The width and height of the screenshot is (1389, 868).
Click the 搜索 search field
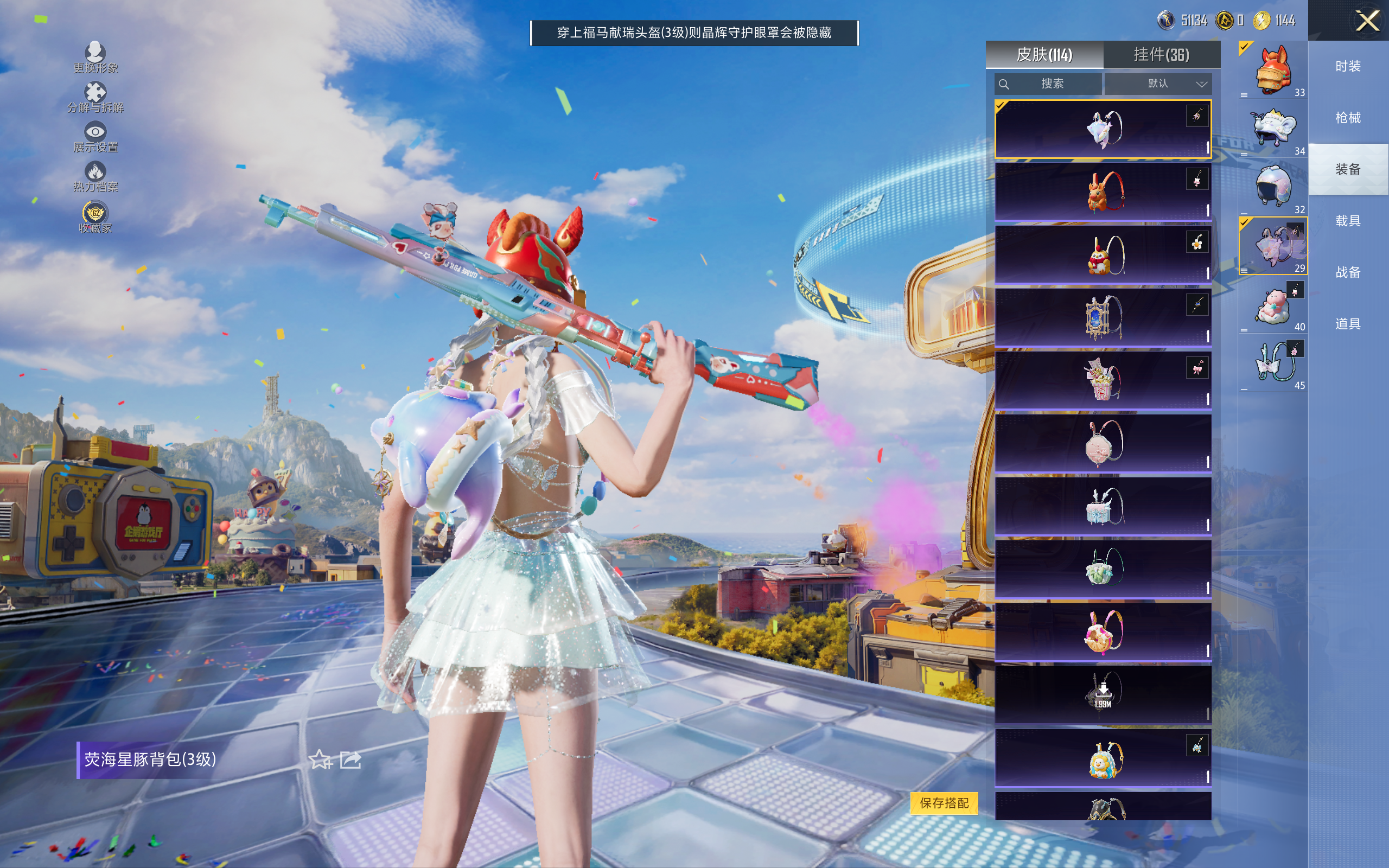[1048, 84]
